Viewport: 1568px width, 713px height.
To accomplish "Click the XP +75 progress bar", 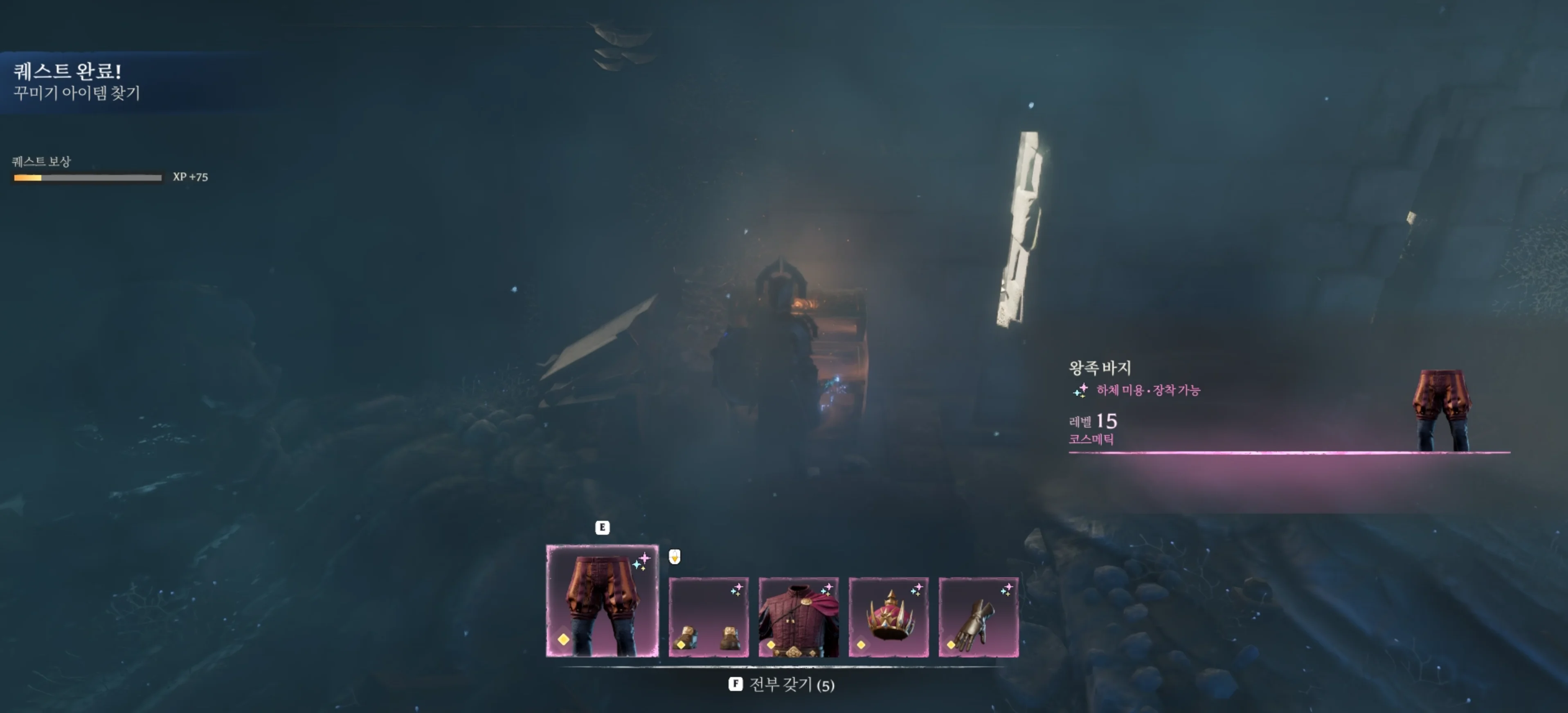I will 87,178.
